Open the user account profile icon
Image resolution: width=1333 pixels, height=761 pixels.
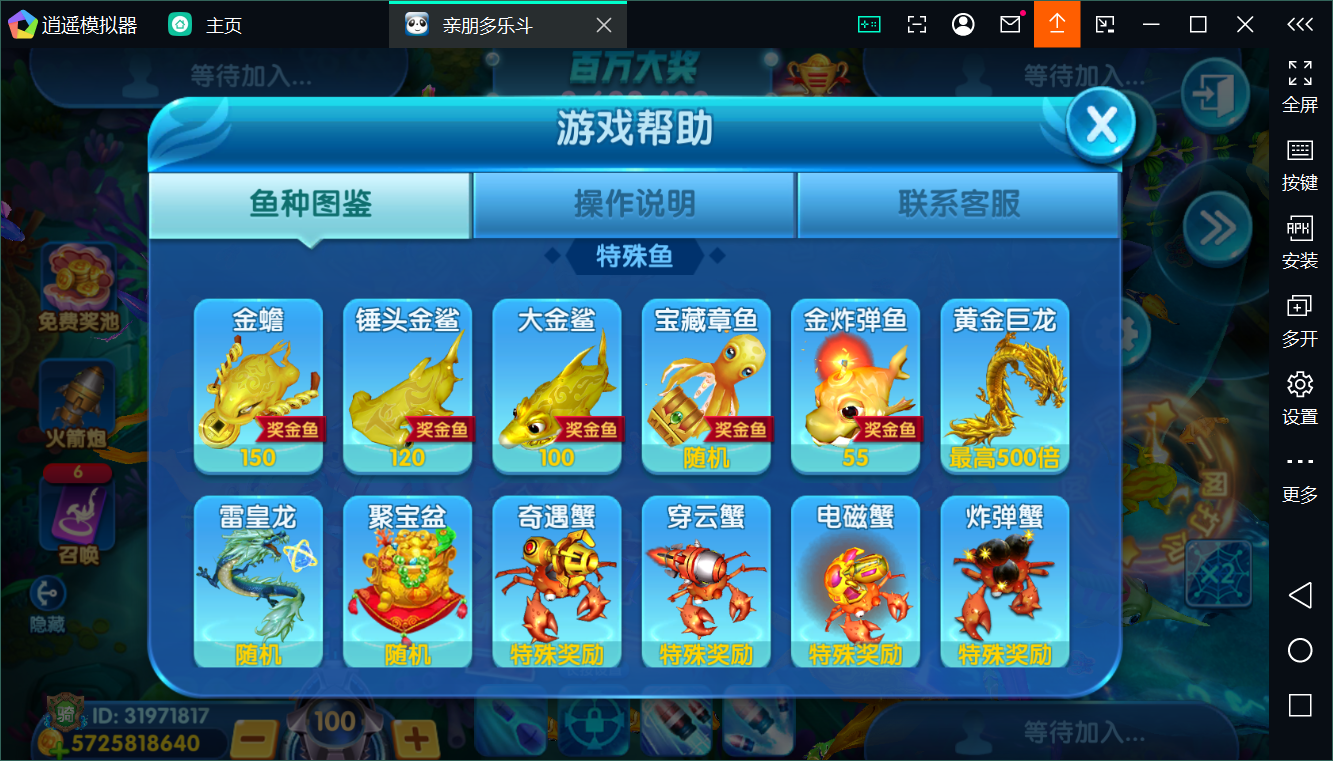(x=963, y=23)
